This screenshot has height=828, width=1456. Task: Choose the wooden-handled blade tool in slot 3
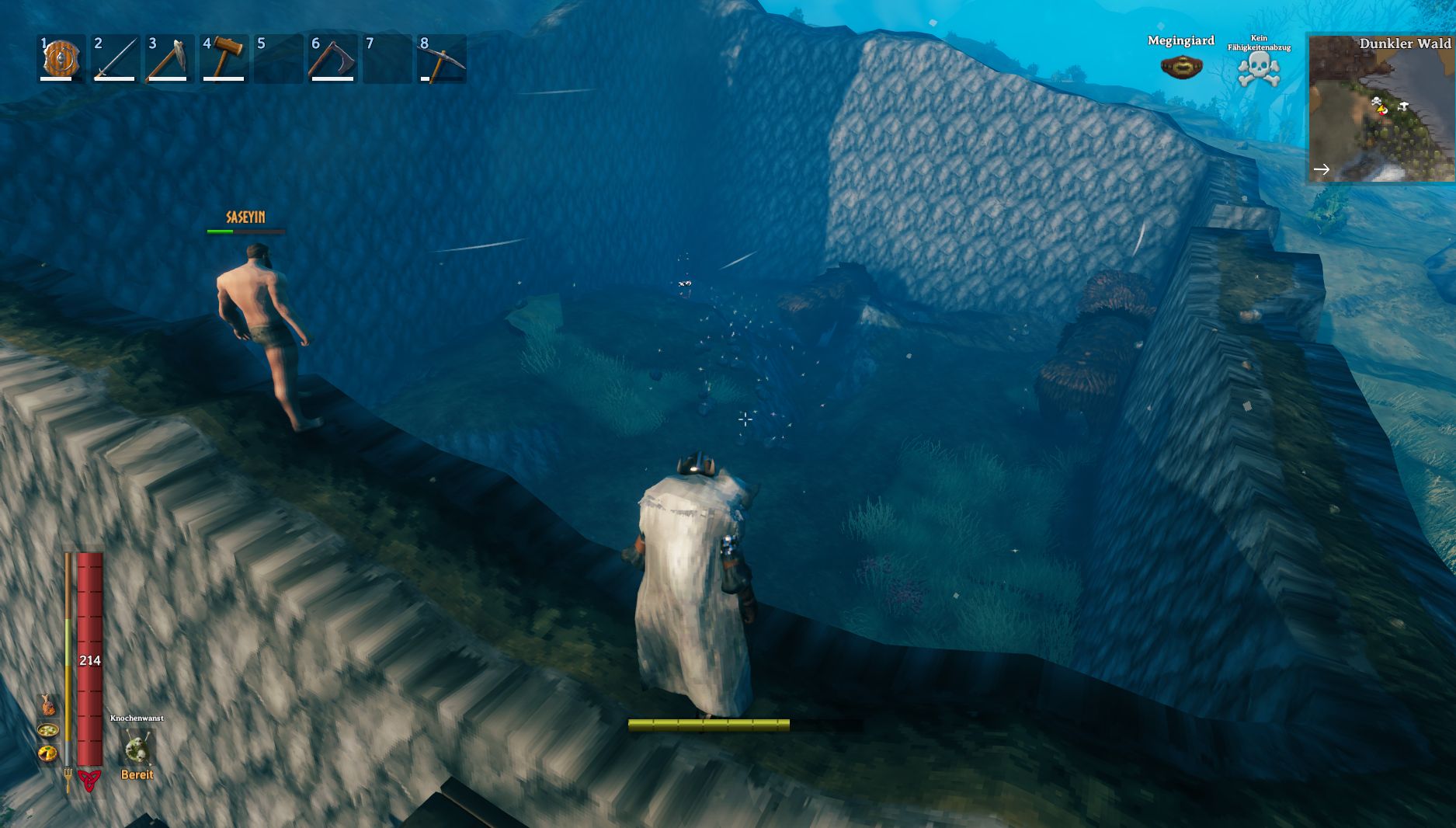tap(169, 58)
